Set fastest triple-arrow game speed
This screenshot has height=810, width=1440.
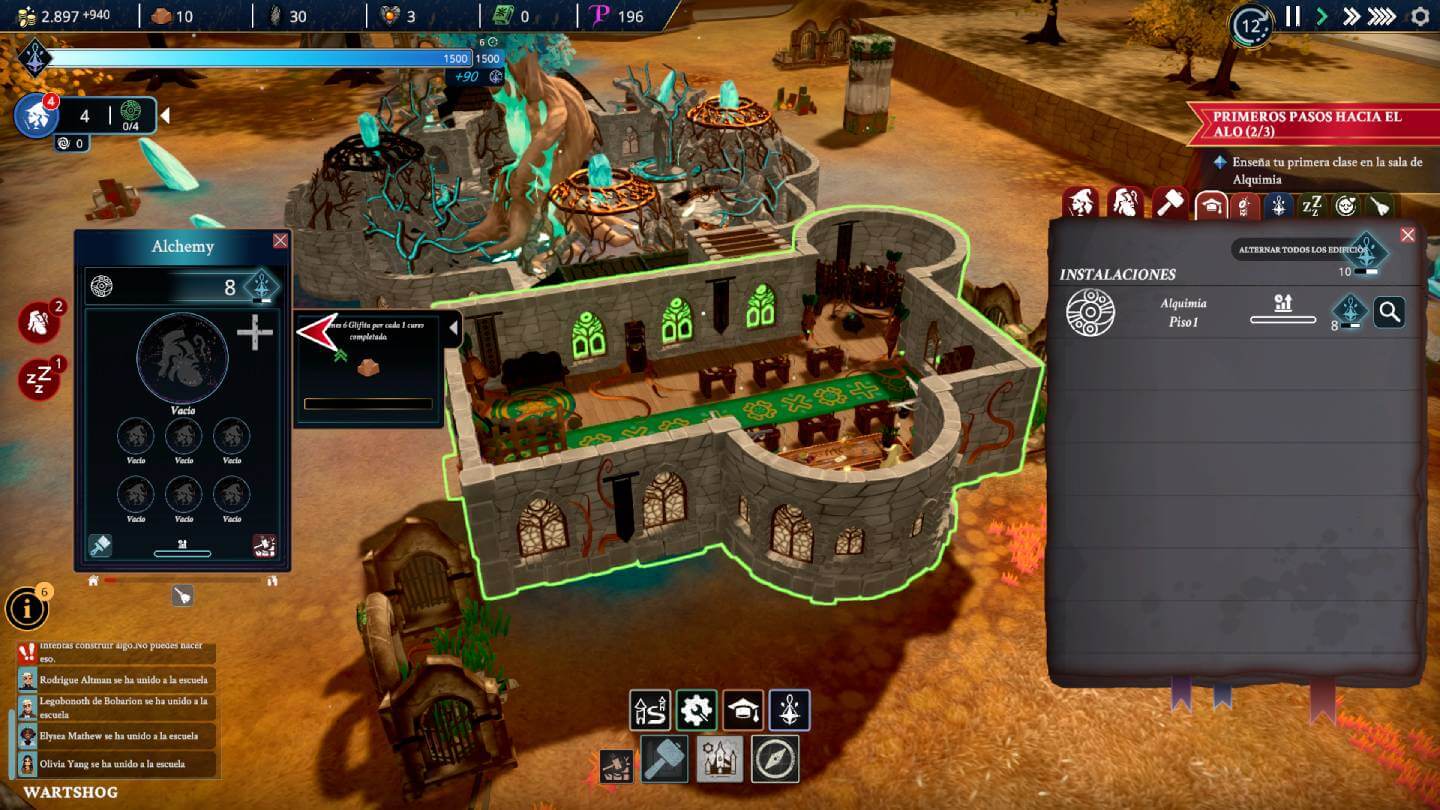pos(1381,16)
